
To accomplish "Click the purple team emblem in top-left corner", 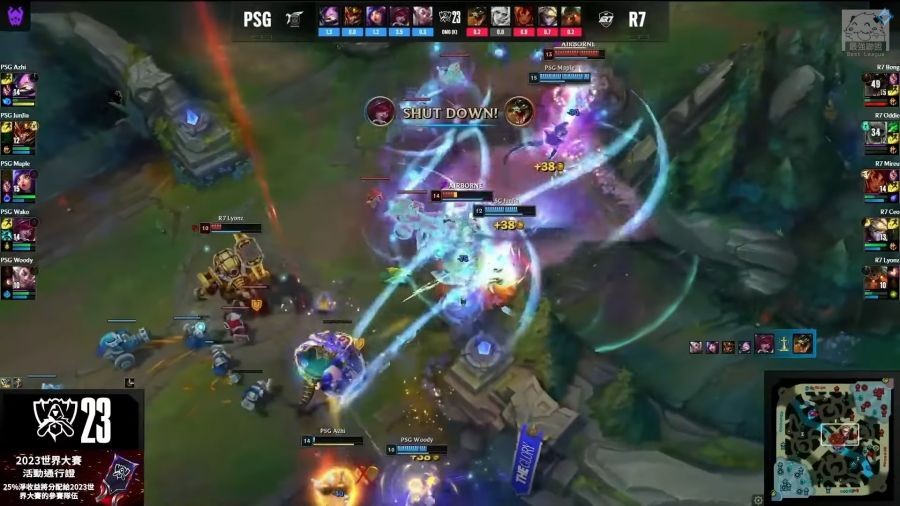I will 18,15.
